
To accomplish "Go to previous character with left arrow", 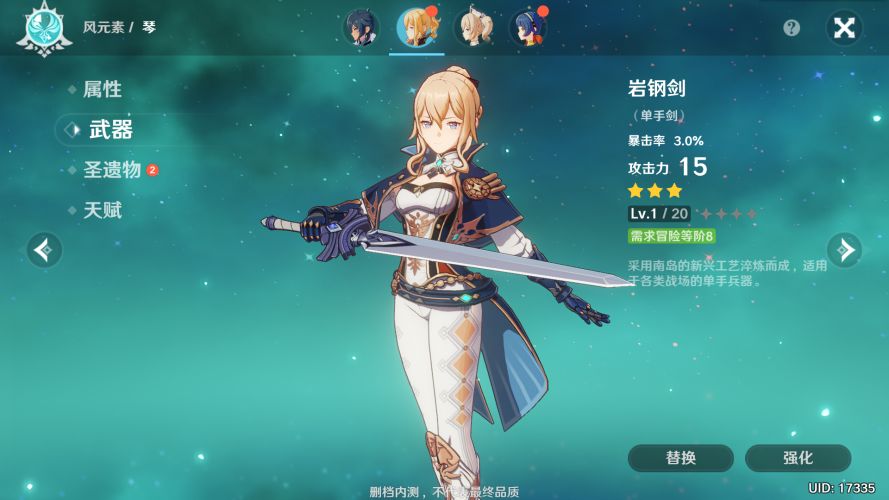I will coord(44,250).
